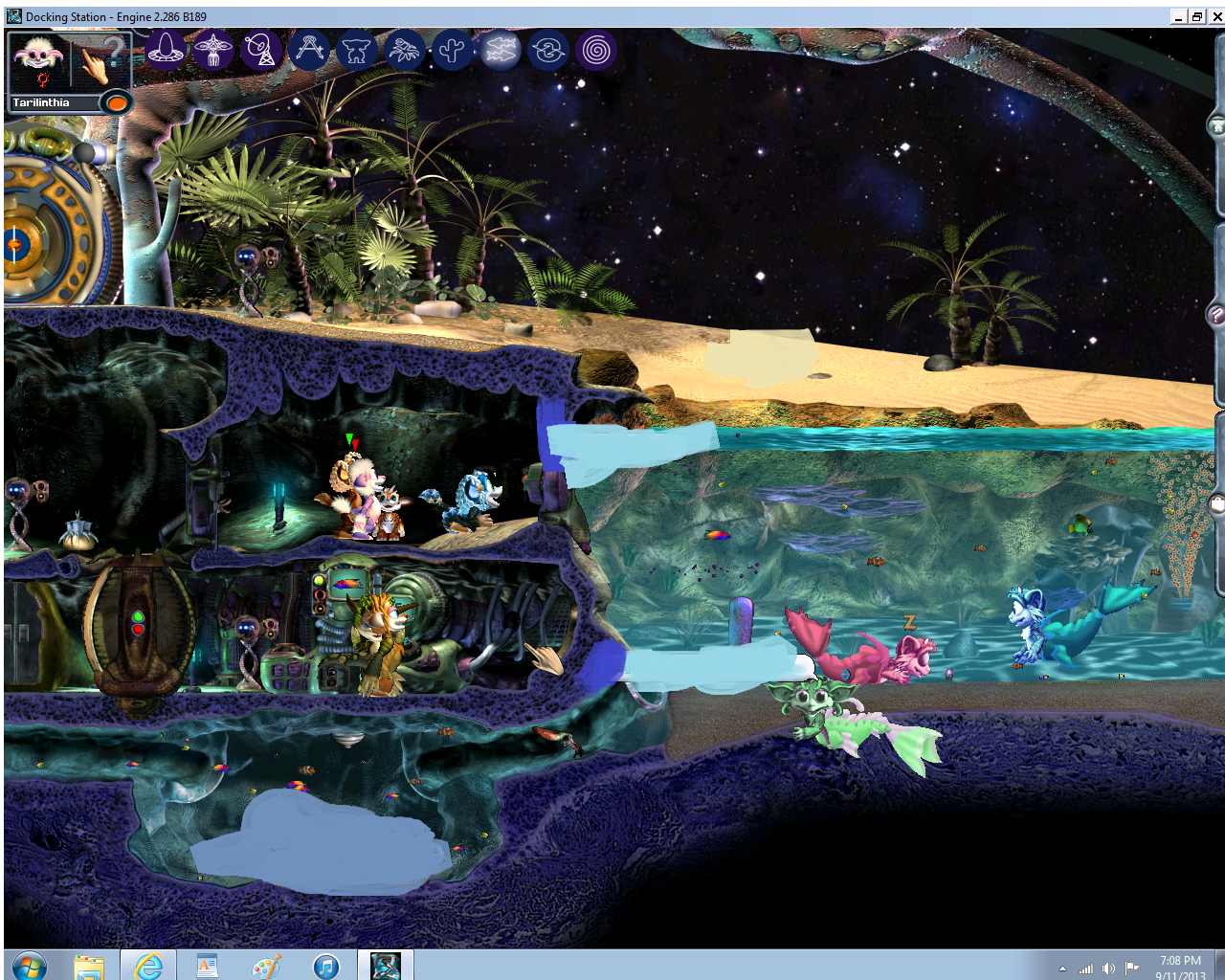This screenshot has width=1225, height=980.
Task: Go to the cactus favourite place
Action: click(x=453, y=50)
